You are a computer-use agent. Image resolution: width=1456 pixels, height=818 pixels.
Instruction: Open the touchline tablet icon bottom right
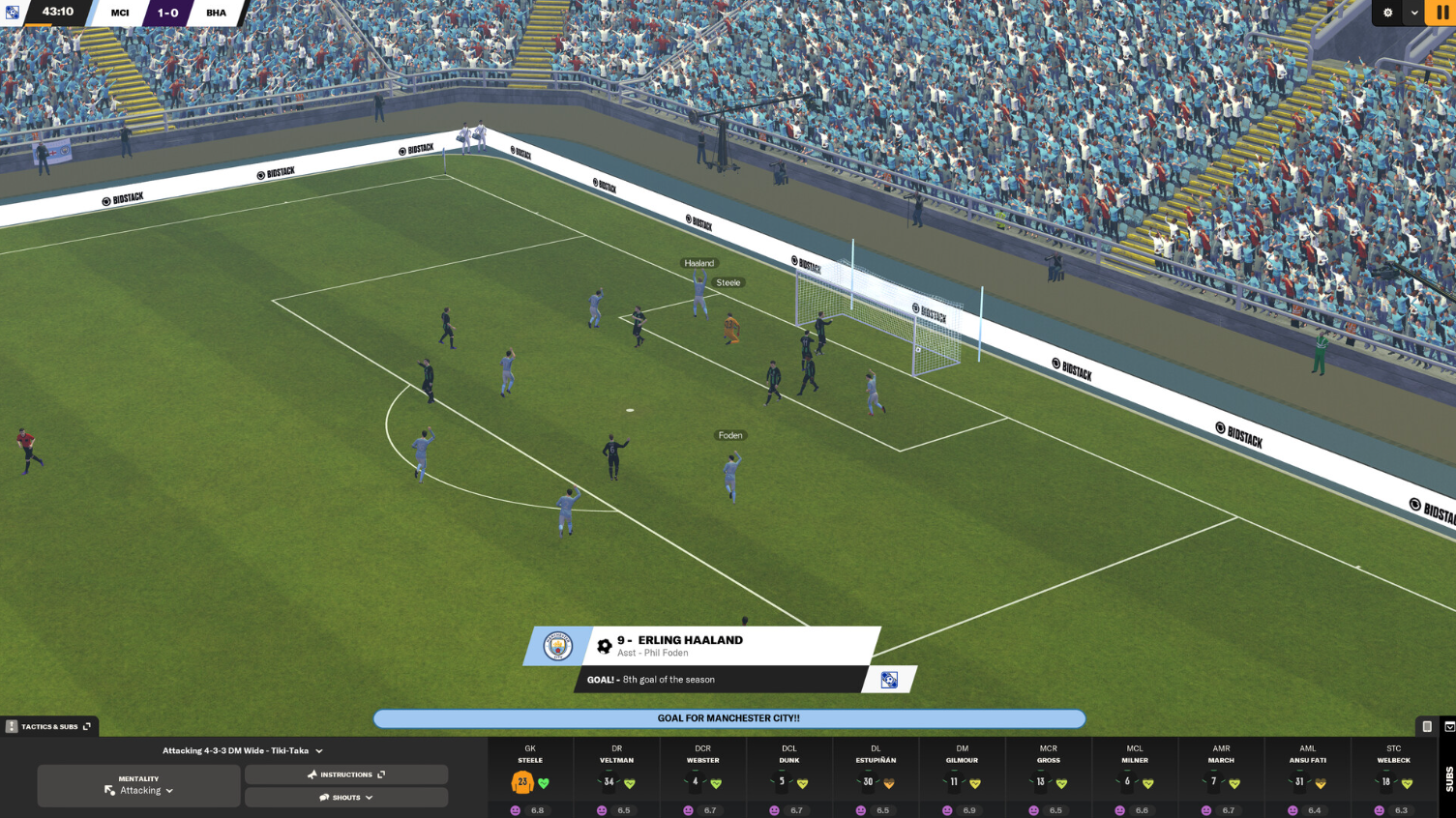(x=1428, y=724)
